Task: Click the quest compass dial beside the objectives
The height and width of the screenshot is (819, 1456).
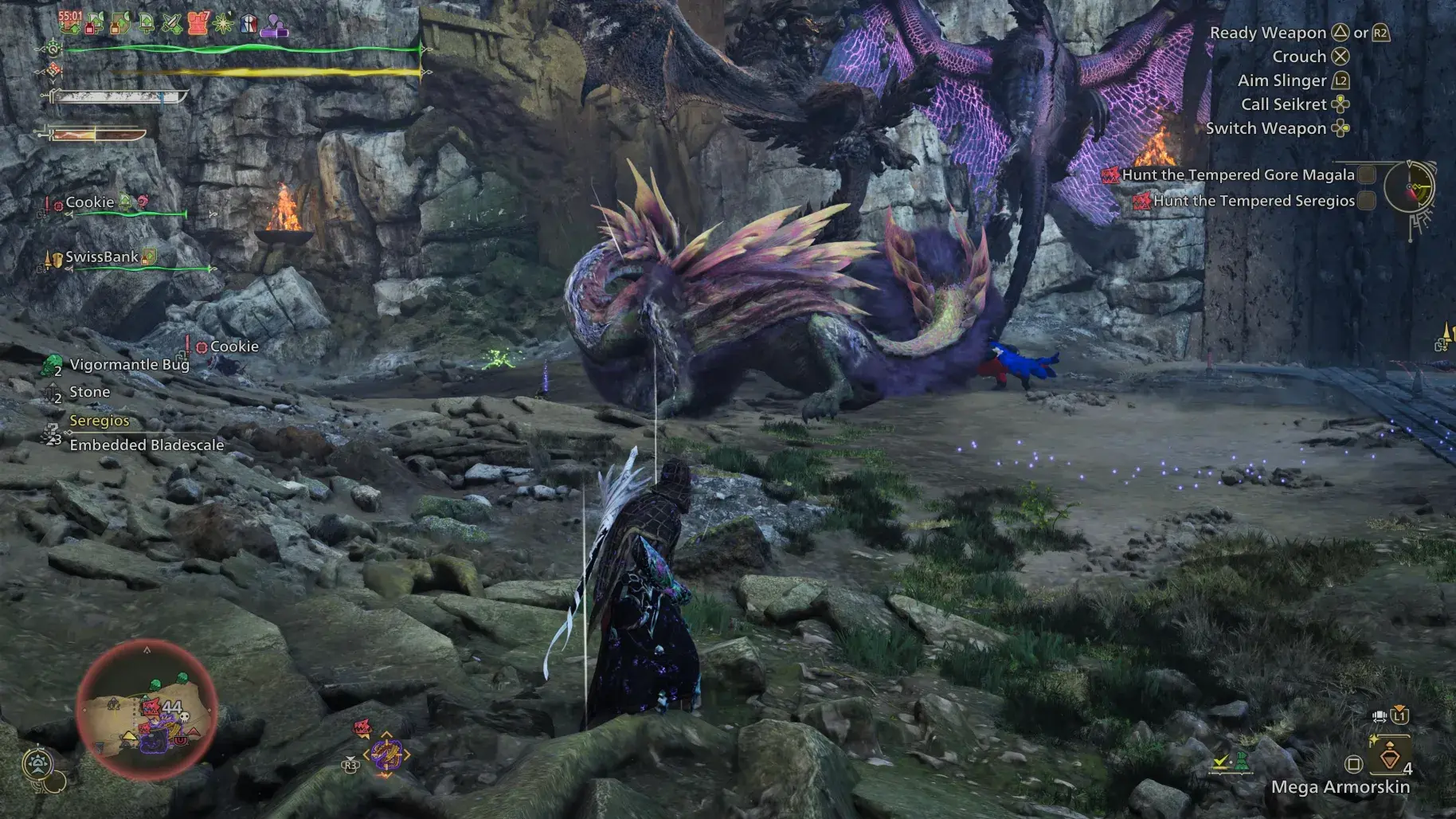Action: click(x=1408, y=188)
